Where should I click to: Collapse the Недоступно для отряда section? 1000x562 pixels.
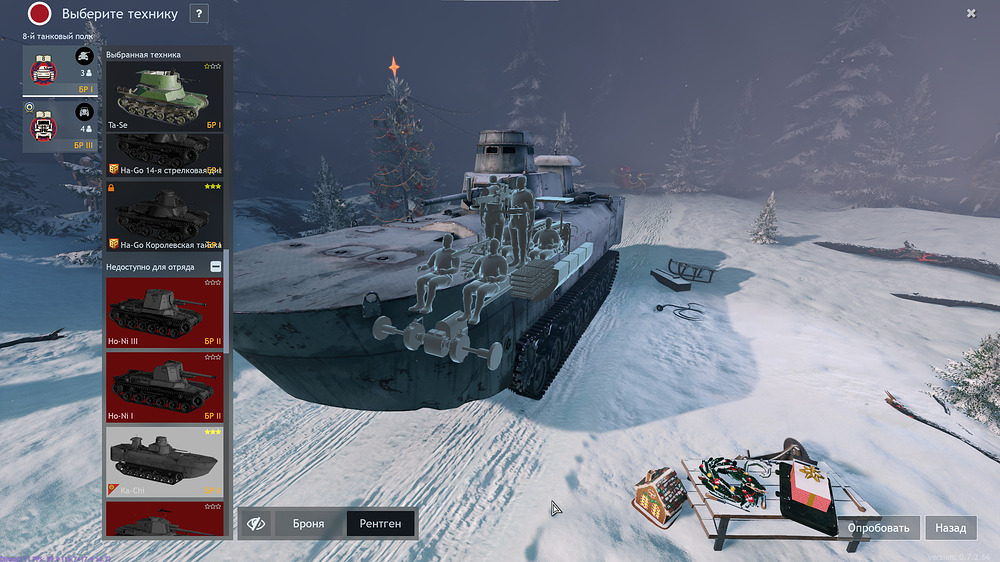[216, 267]
